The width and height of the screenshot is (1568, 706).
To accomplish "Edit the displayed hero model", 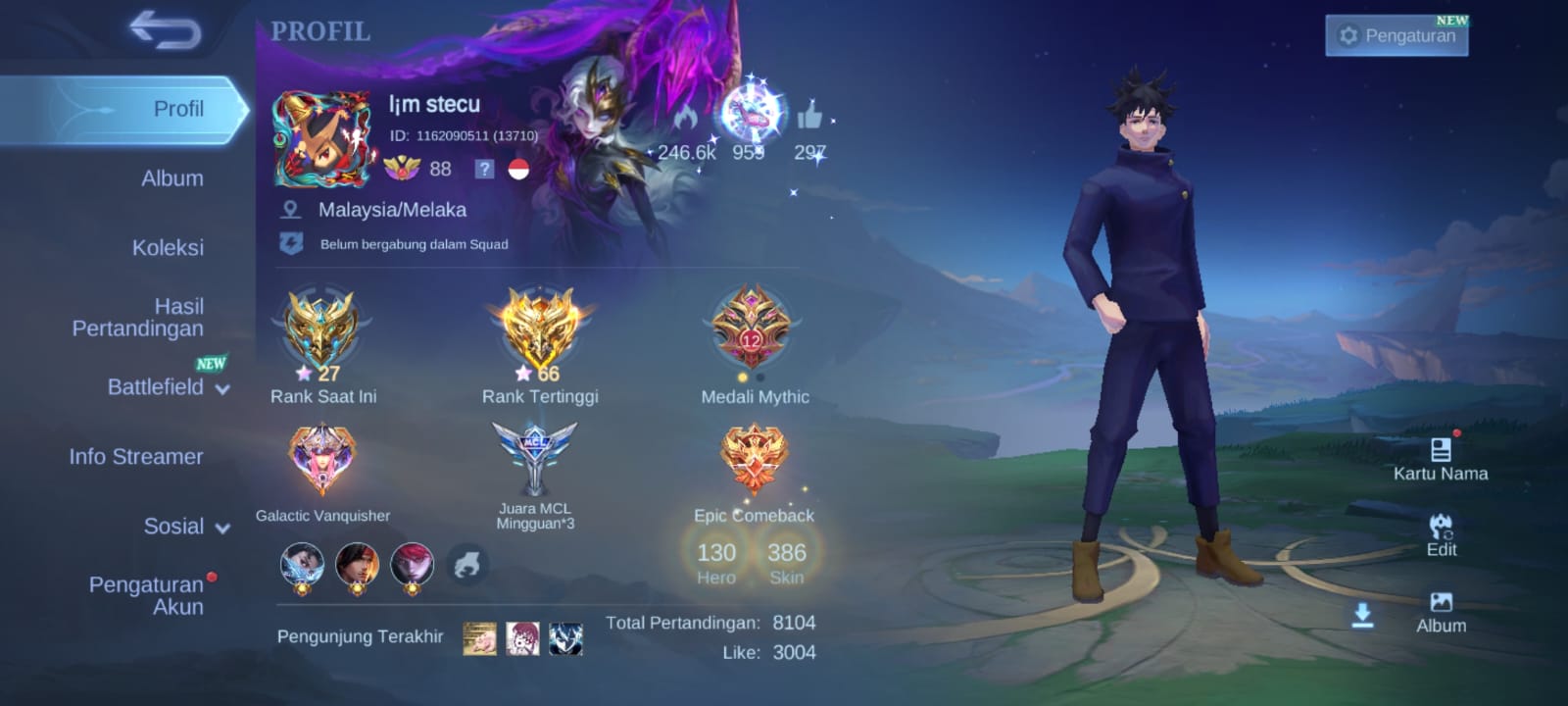I will [1441, 534].
